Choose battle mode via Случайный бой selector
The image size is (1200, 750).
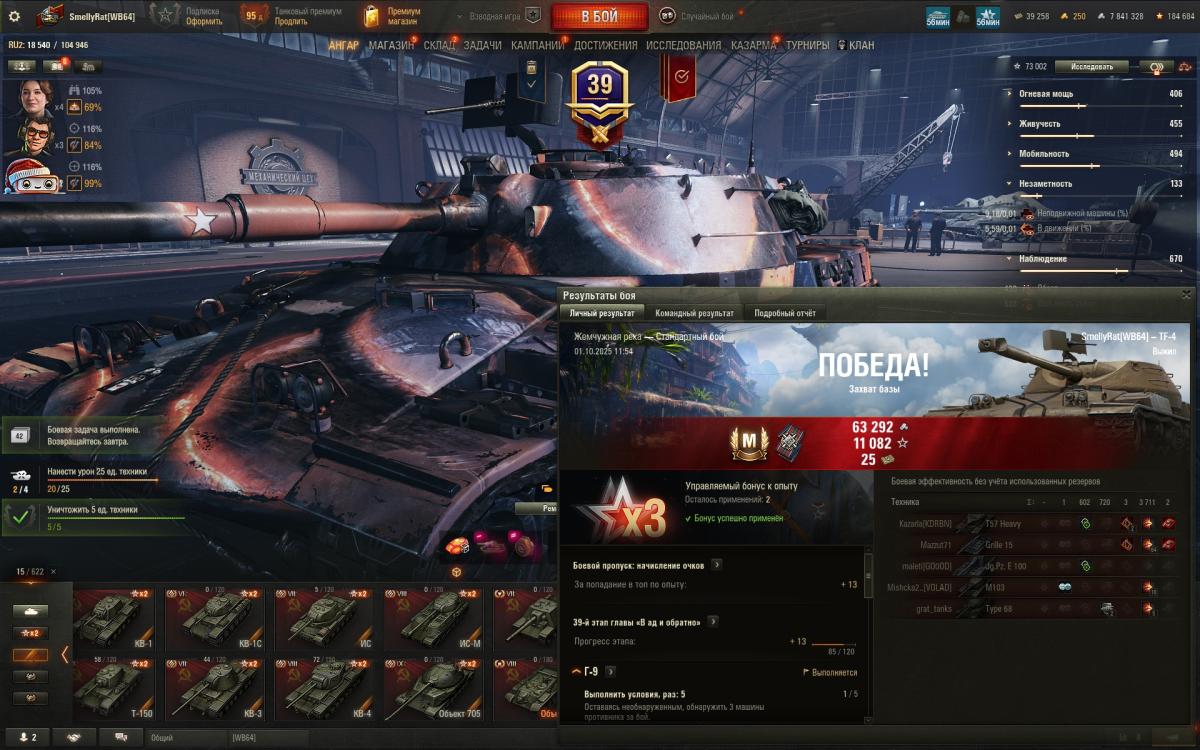[710, 16]
